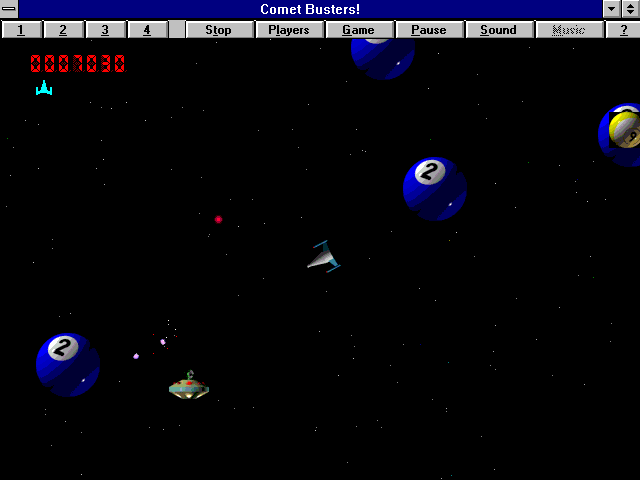The width and height of the screenshot is (640, 480).
Task: Select player 1 button
Action: [21, 30]
